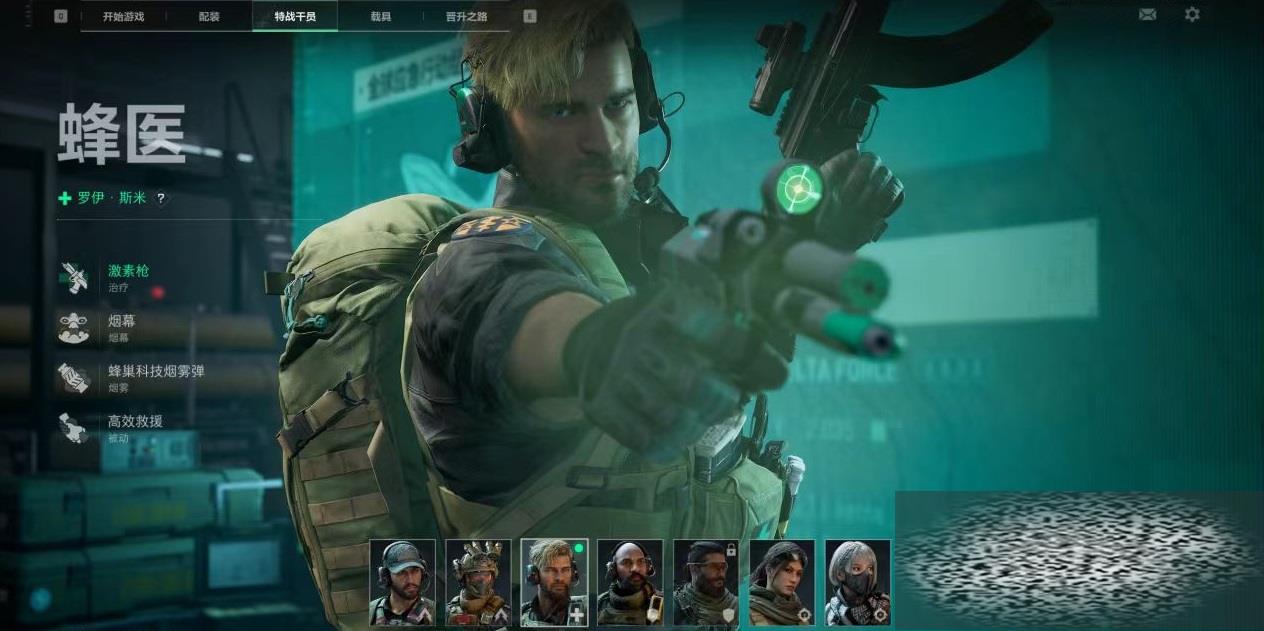View the 高效救援 passive skill
Viewport: 1264px width, 631px height.
(x=135, y=426)
